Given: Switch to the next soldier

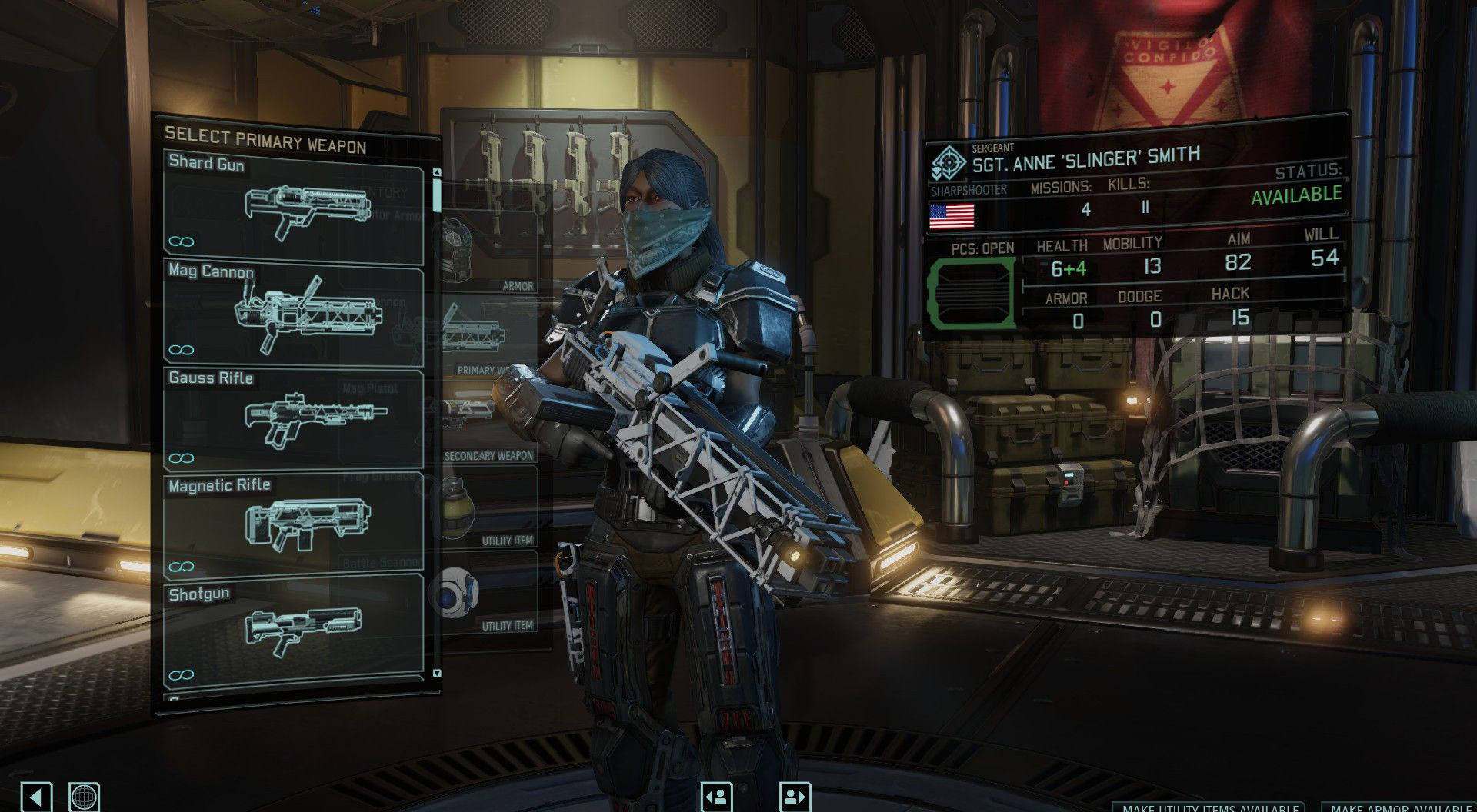Looking at the screenshot, I should click(795, 796).
